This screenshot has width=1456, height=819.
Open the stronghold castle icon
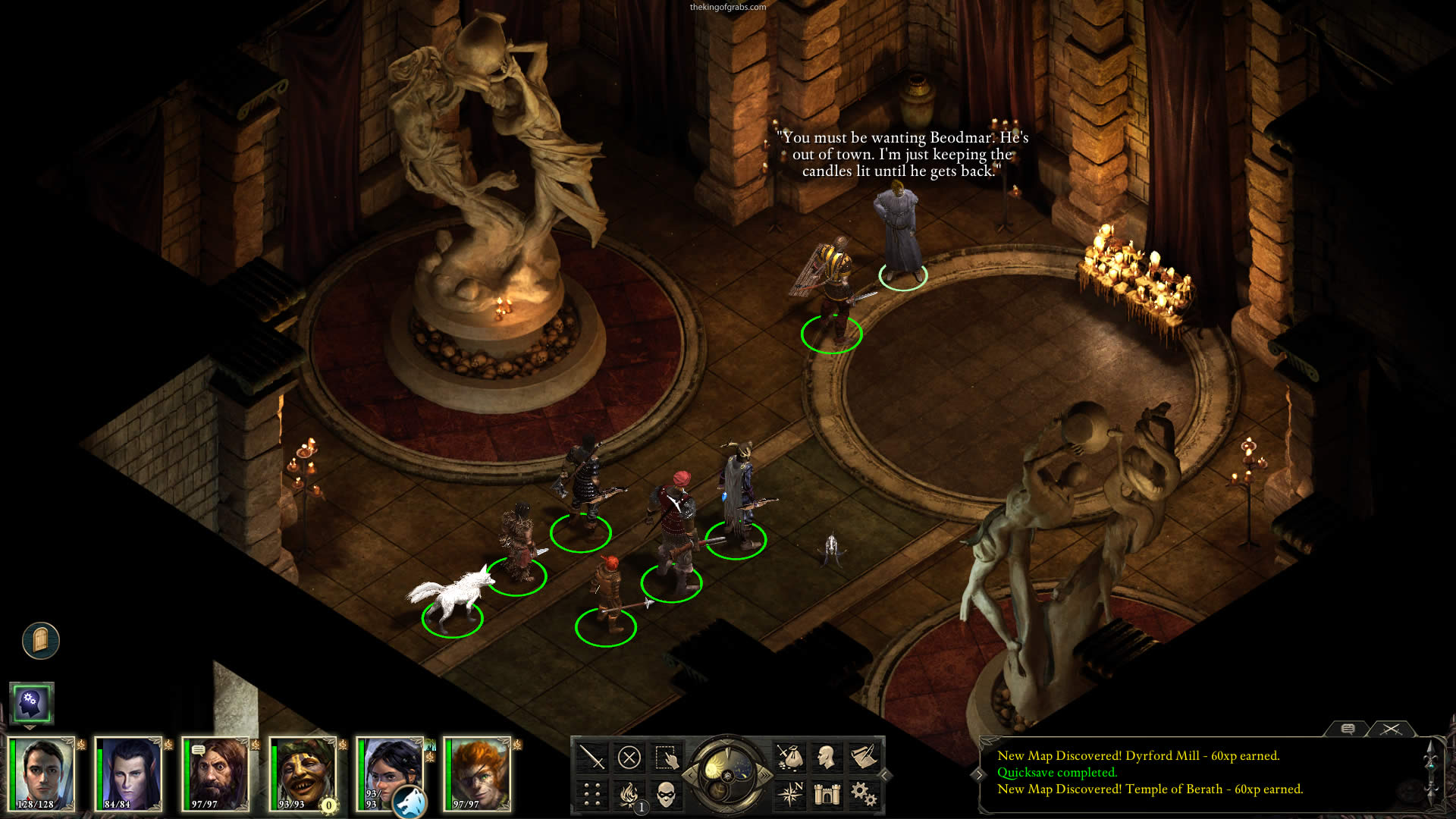[x=827, y=795]
